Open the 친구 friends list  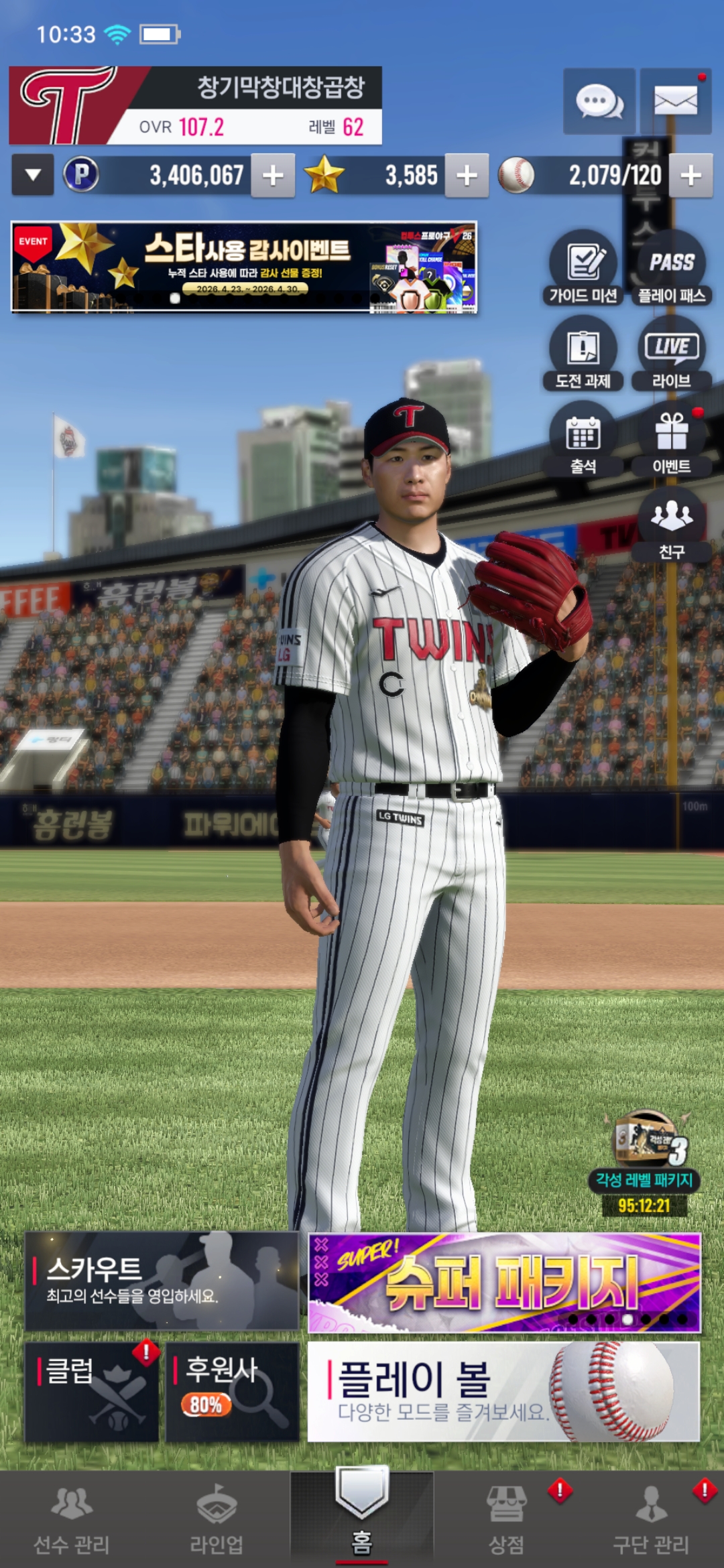672,524
